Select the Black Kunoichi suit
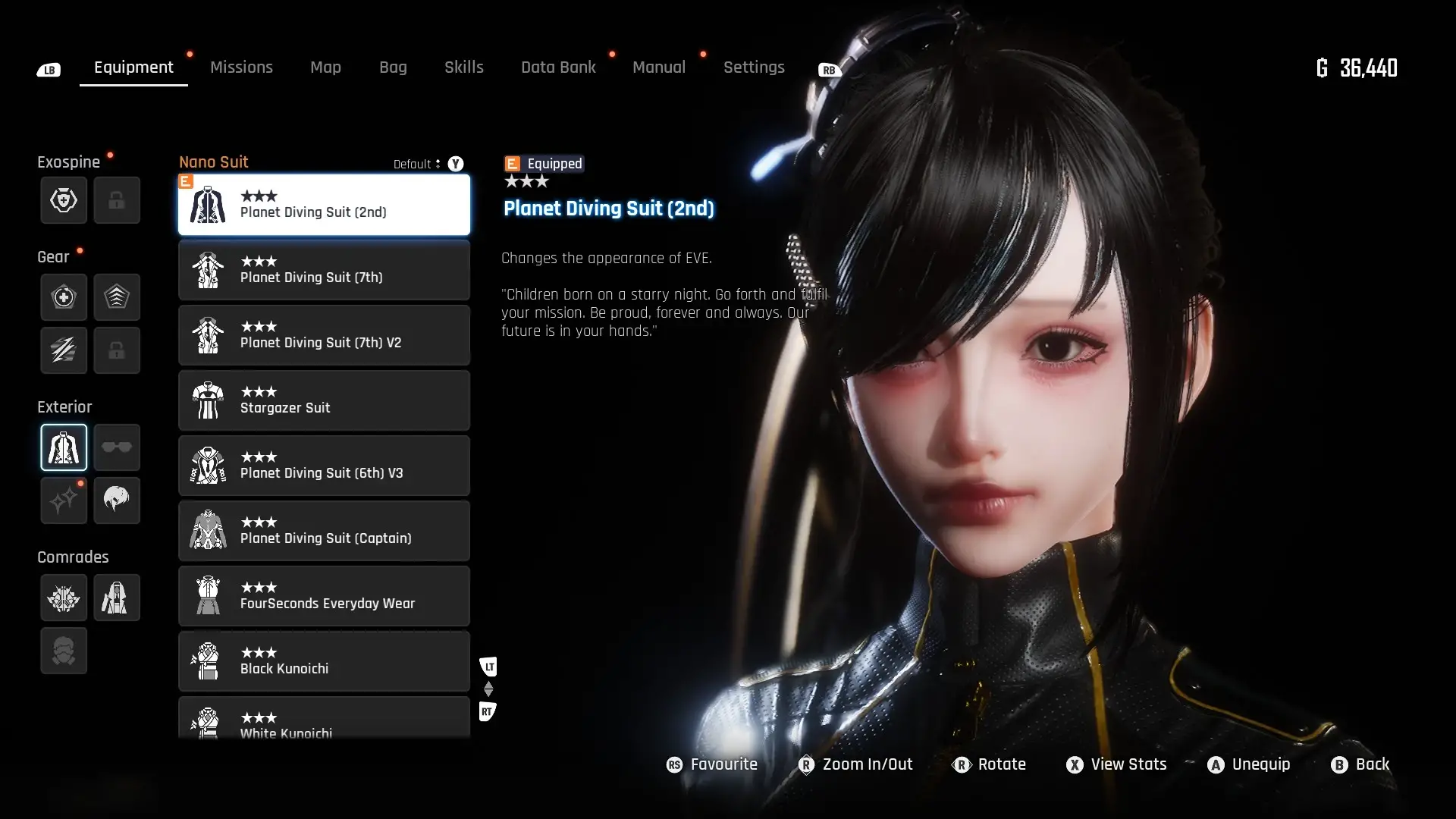1456x819 pixels. pyautogui.click(x=324, y=661)
